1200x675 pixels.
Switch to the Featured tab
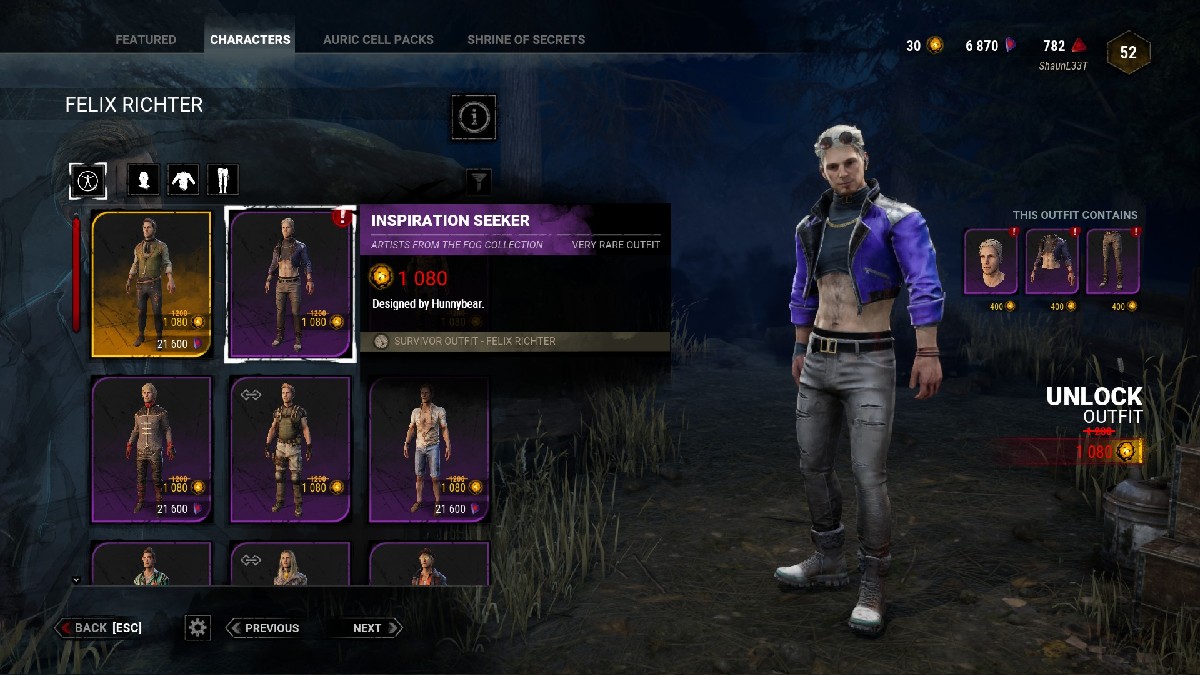(x=145, y=40)
